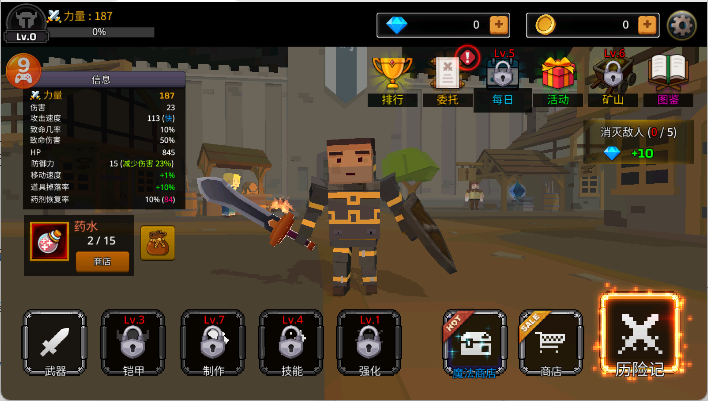Viewport: 708px width, 401px height.
Task: Select the locked 技能 skills button
Action: [290, 345]
